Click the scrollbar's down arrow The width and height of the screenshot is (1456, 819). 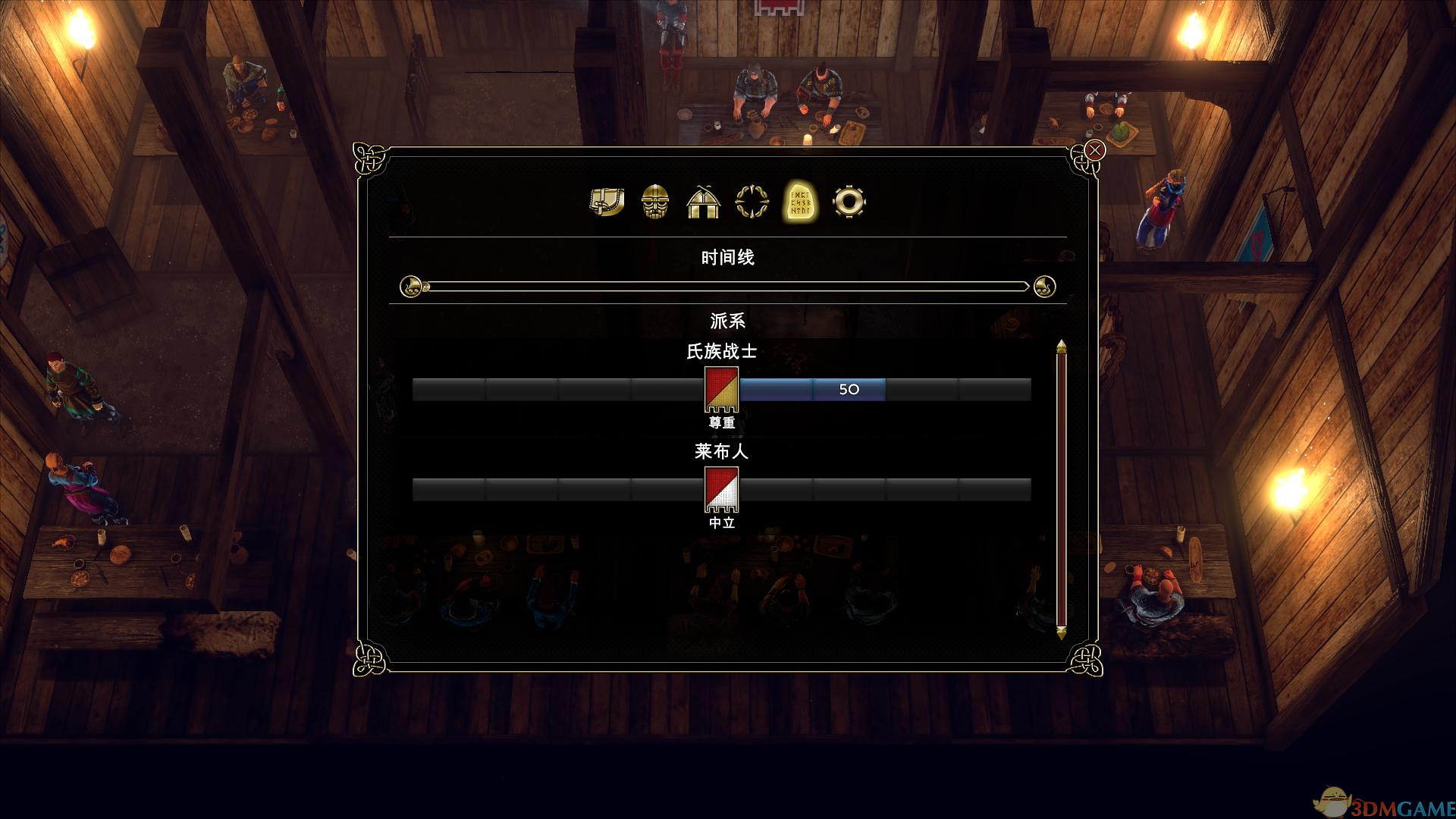tap(1062, 632)
